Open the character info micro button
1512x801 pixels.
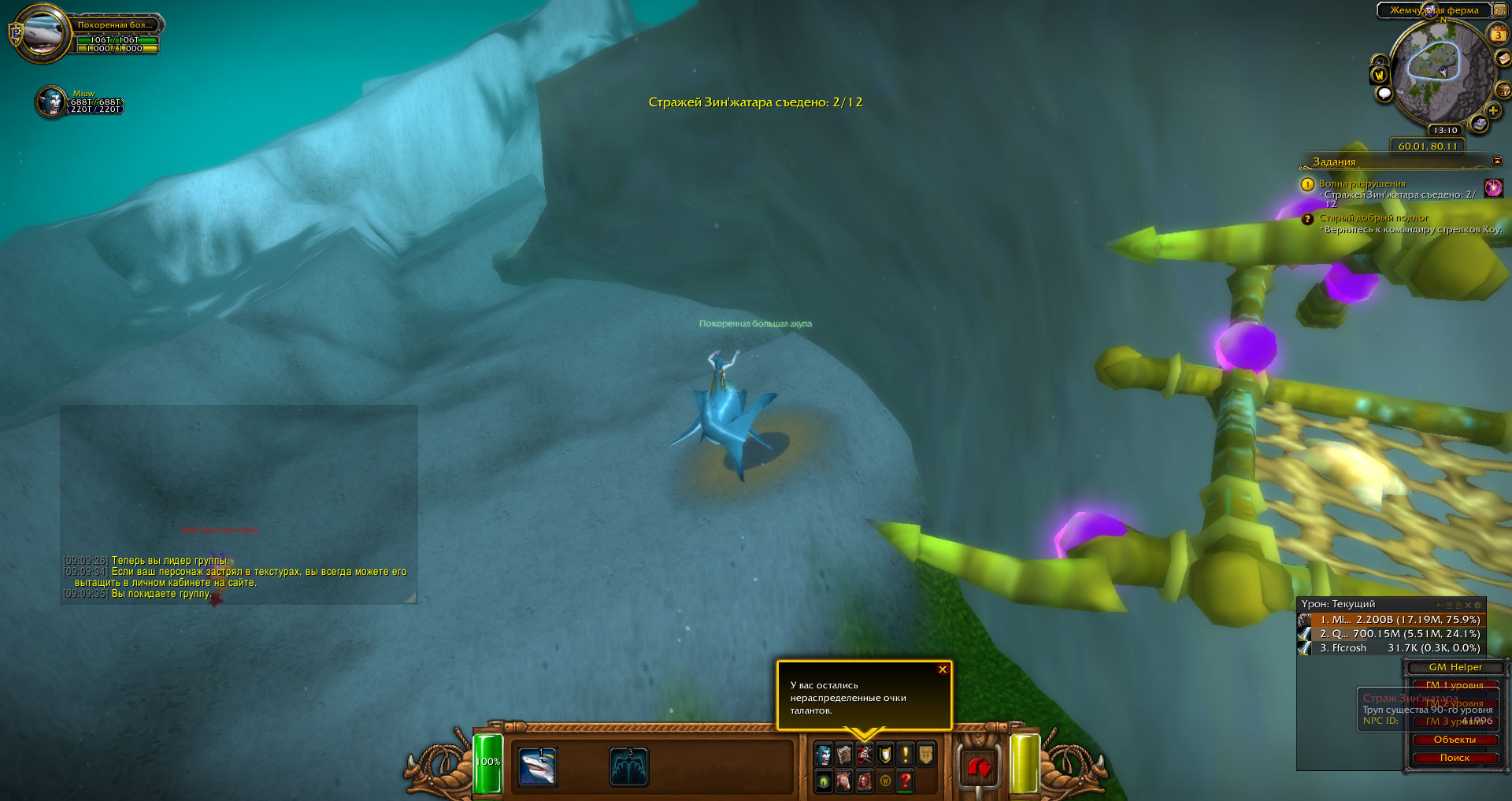[x=824, y=755]
